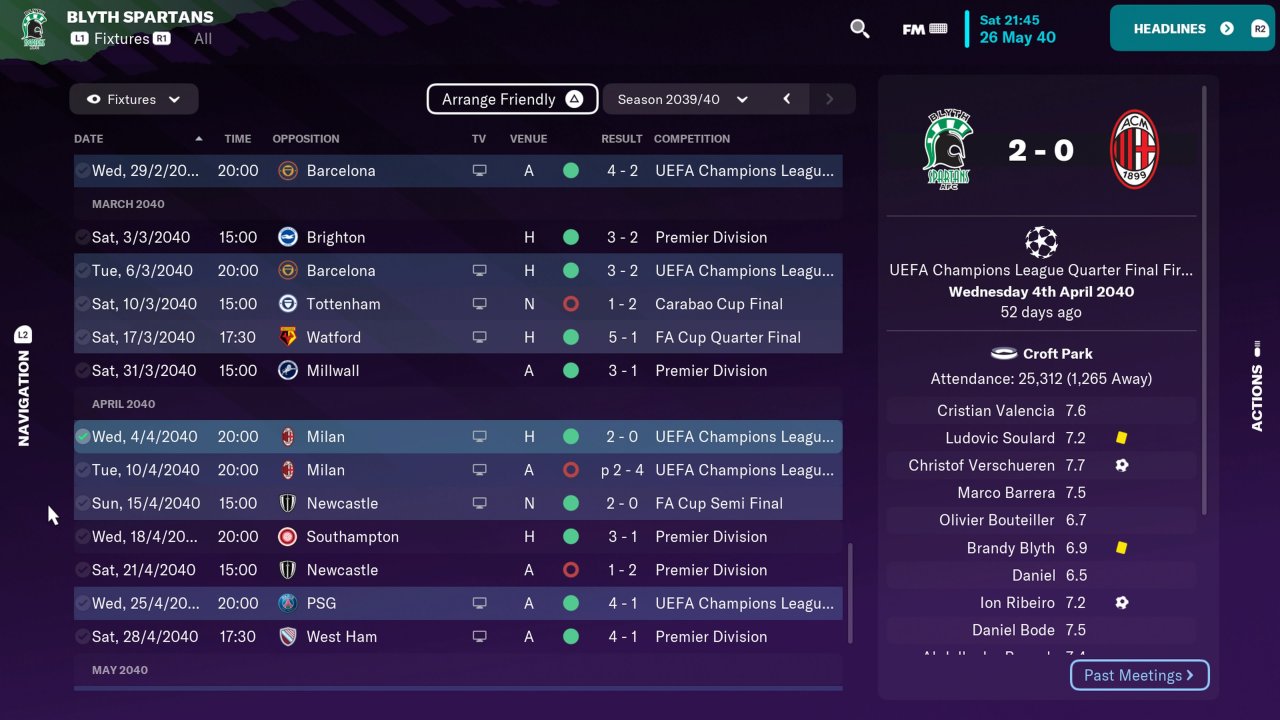Click the Blyth Spartans club badge
The height and width of the screenshot is (720, 1280).
click(36, 28)
